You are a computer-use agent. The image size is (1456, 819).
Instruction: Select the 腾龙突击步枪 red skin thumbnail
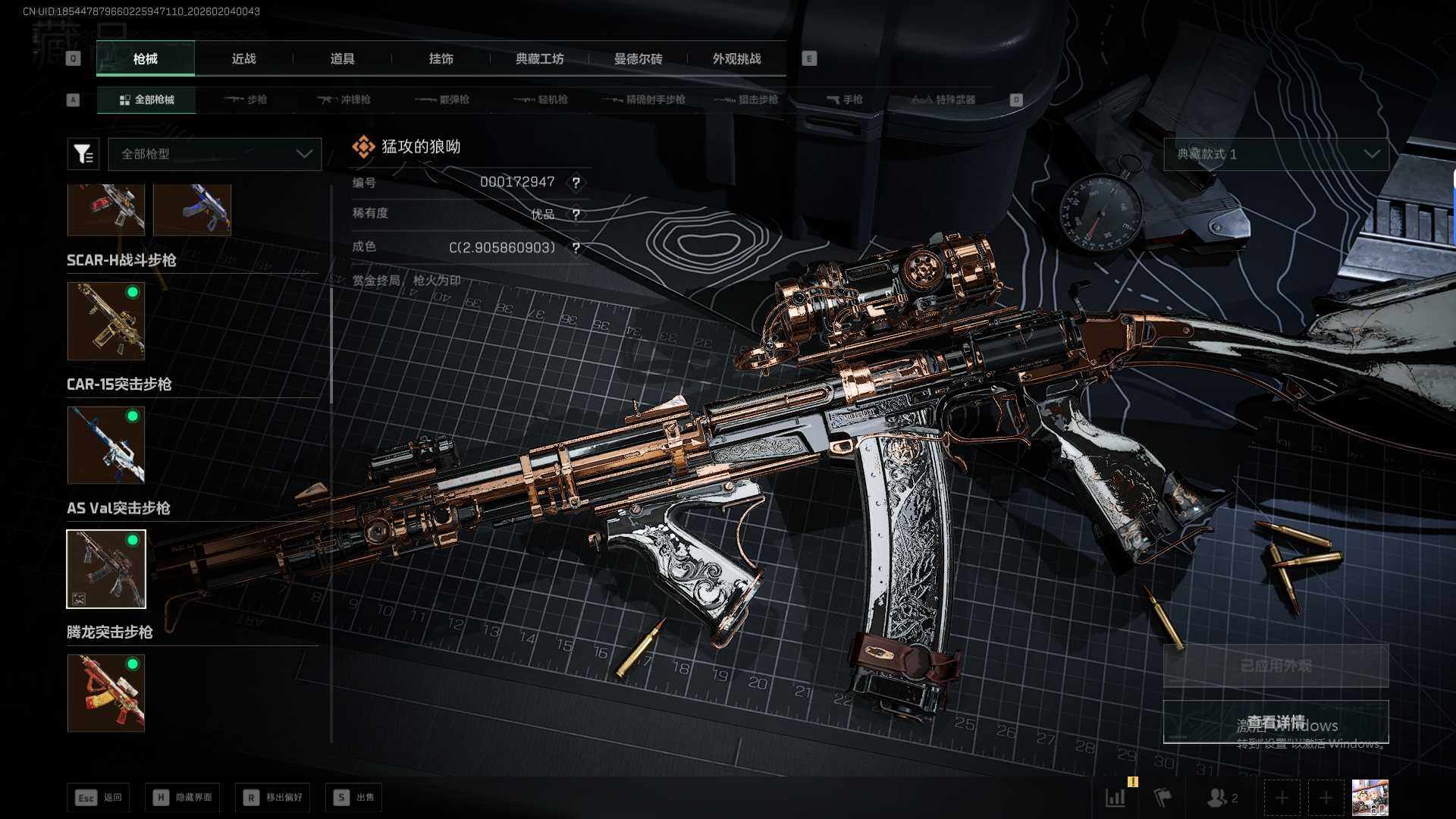click(x=106, y=693)
